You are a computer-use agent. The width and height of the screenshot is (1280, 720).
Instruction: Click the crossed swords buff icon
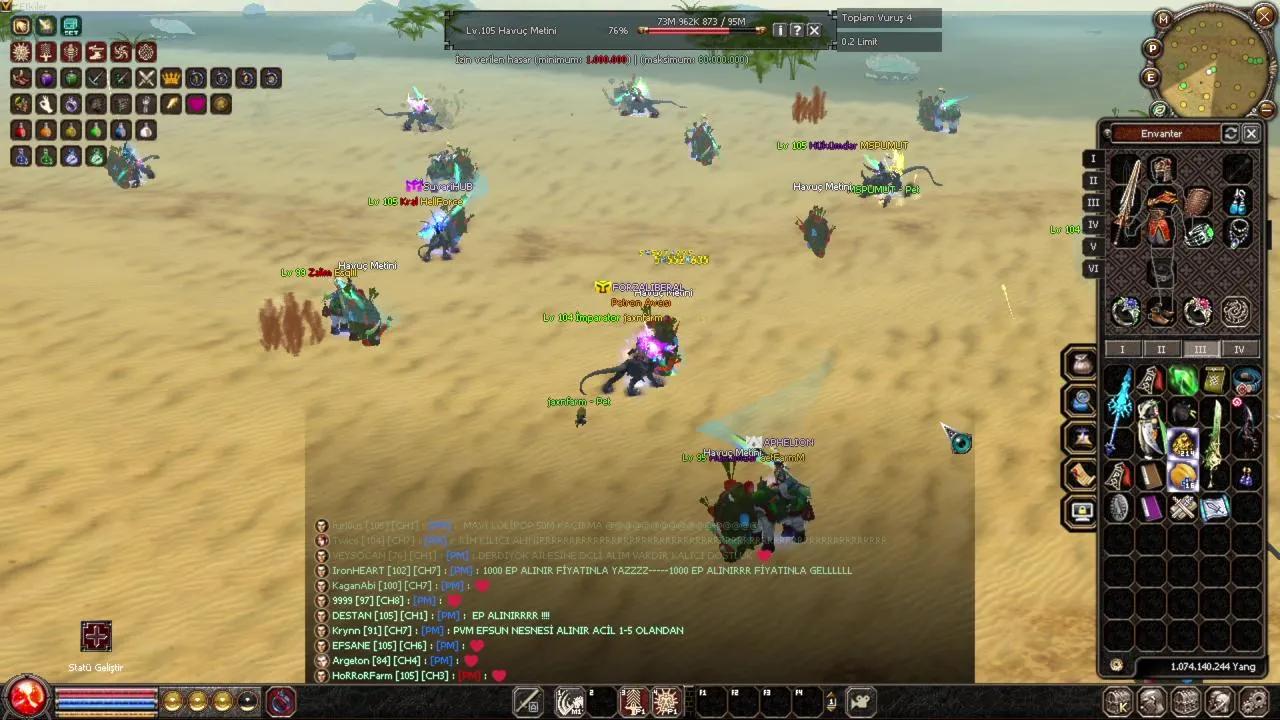click(x=145, y=80)
